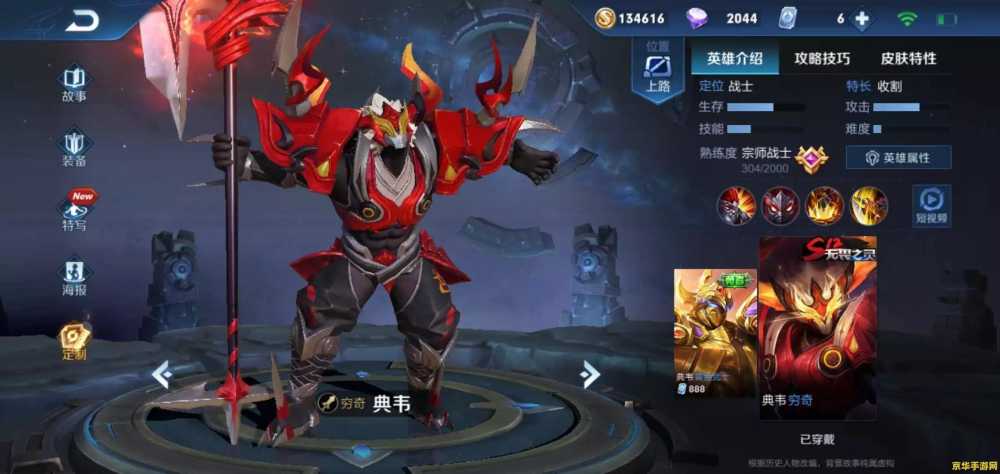Open the 英雄属性 hero attributes panel
Viewport: 1000px width, 474px height.
[898, 158]
